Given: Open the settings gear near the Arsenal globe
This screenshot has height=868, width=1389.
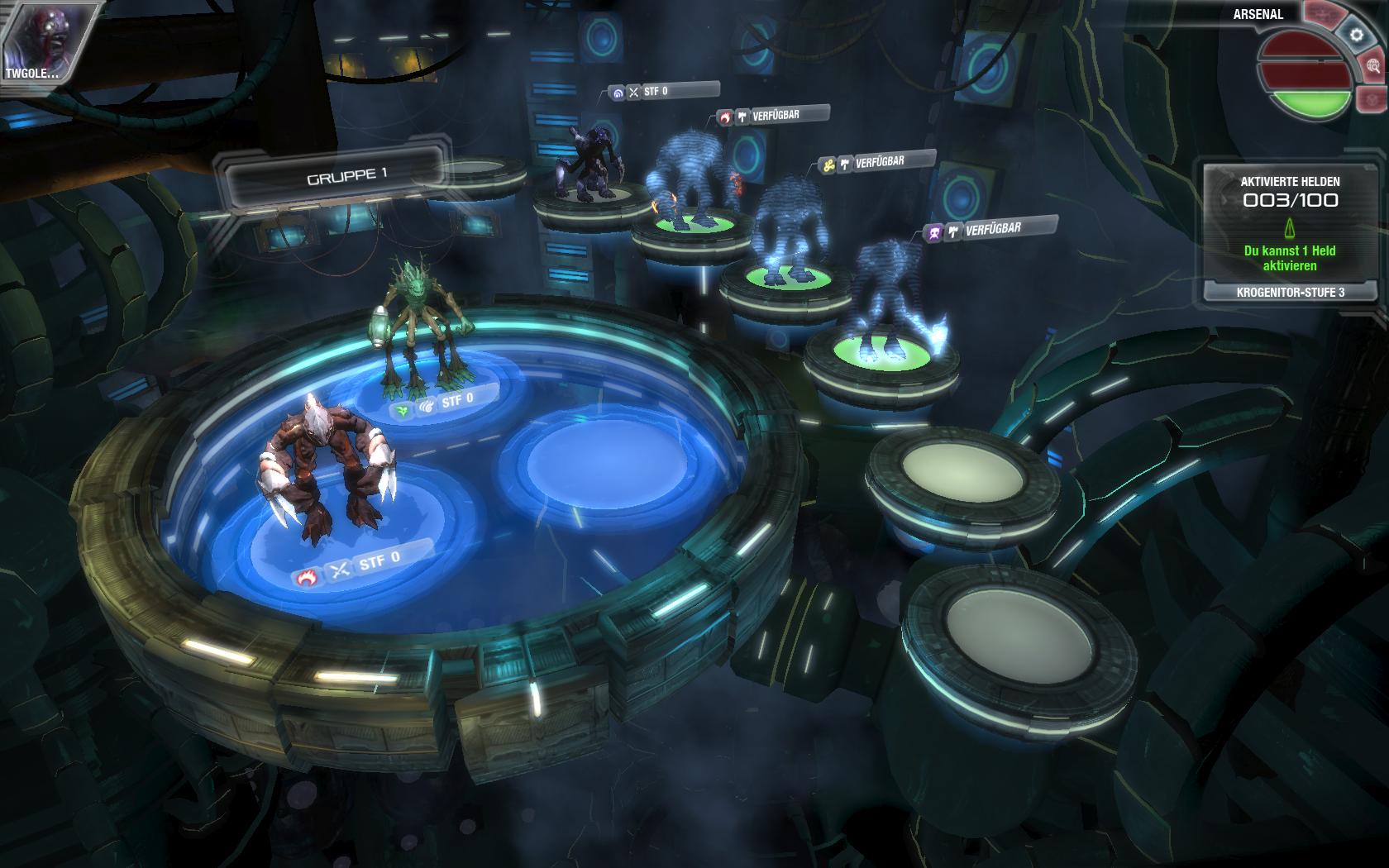Looking at the screenshot, I should pos(1355,34).
